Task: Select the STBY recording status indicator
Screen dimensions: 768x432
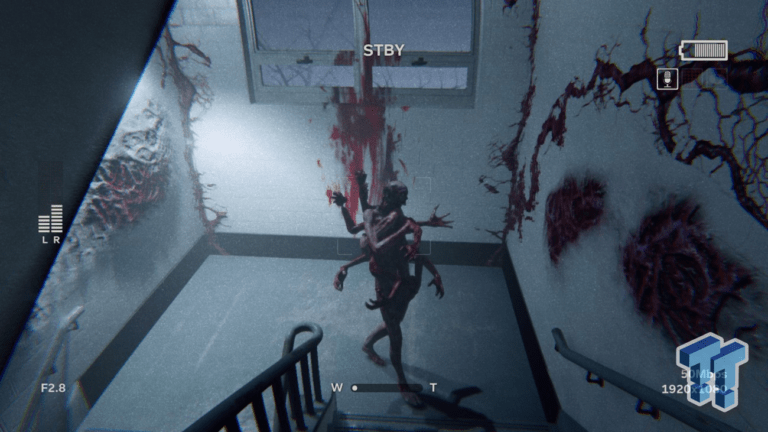Action: 384,49
